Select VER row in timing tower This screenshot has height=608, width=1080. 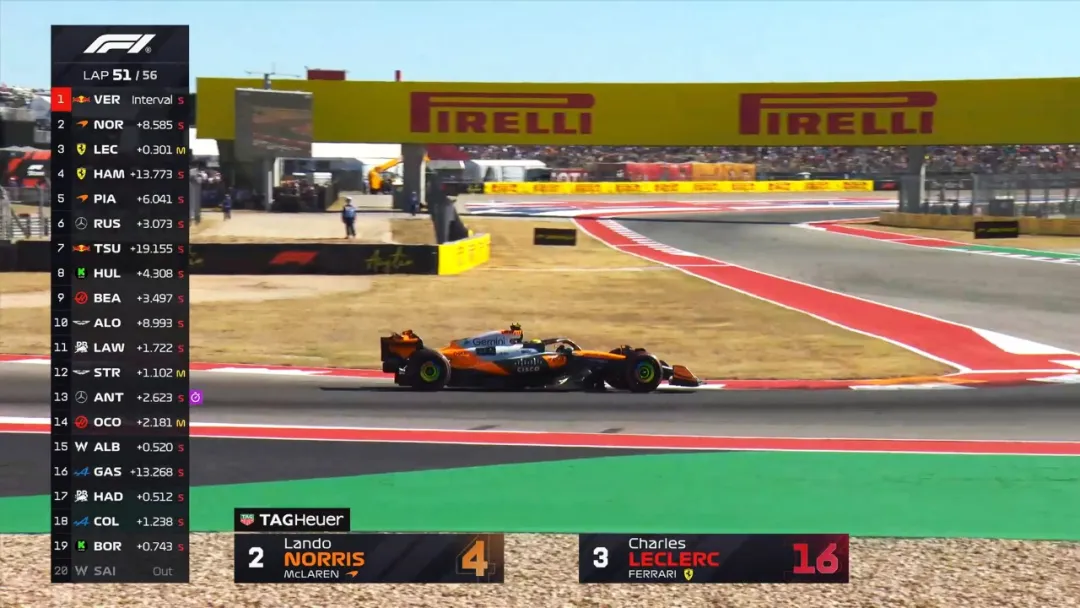click(120, 100)
